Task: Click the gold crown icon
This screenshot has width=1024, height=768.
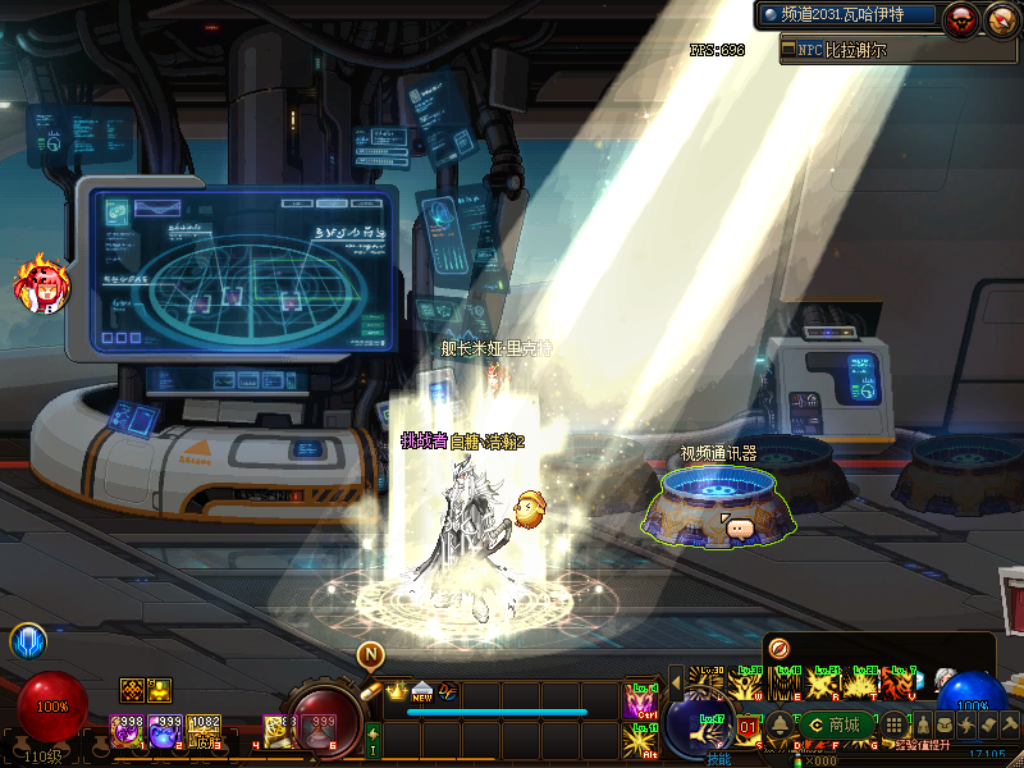Action: point(397,691)
